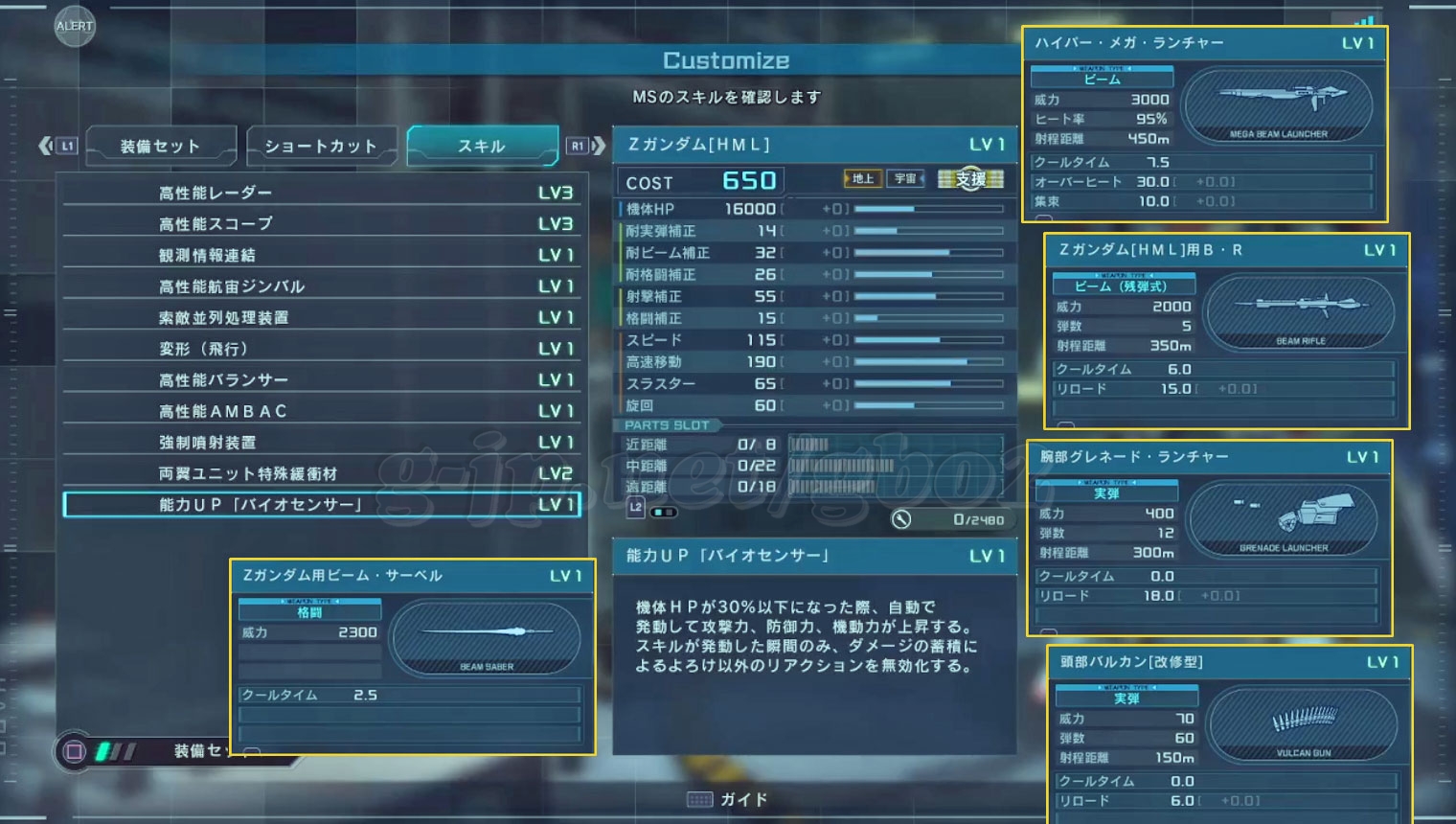Choose the 高性能スコープ skill entry
The height and width of the screenshot is (824, 1456).
[322, 224]
